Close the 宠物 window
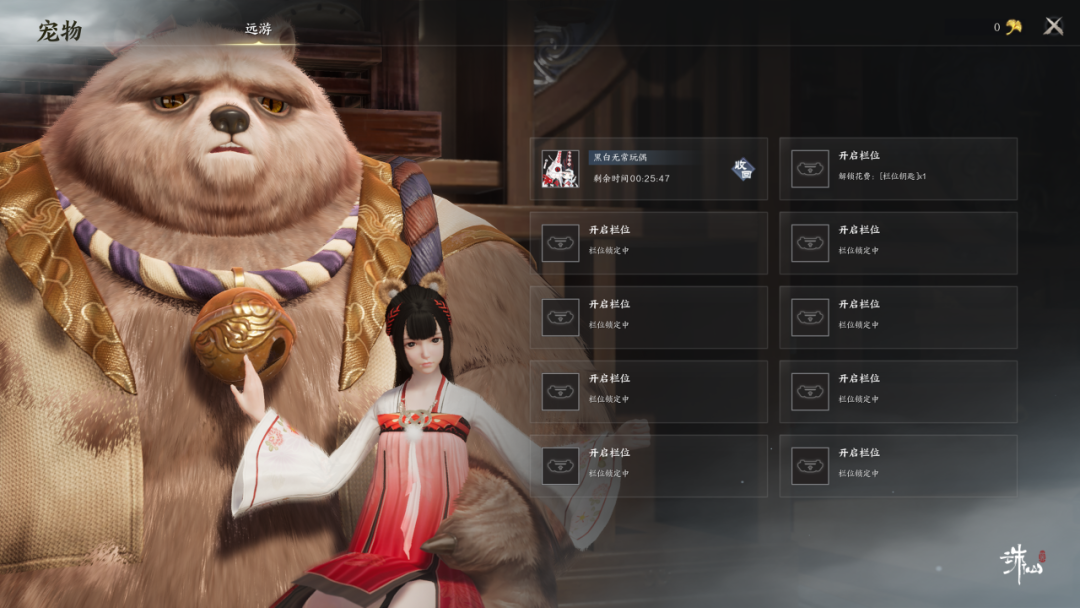Viewport: 1080px width, 608px height. pyautogui.click(x=1053, y=27)
